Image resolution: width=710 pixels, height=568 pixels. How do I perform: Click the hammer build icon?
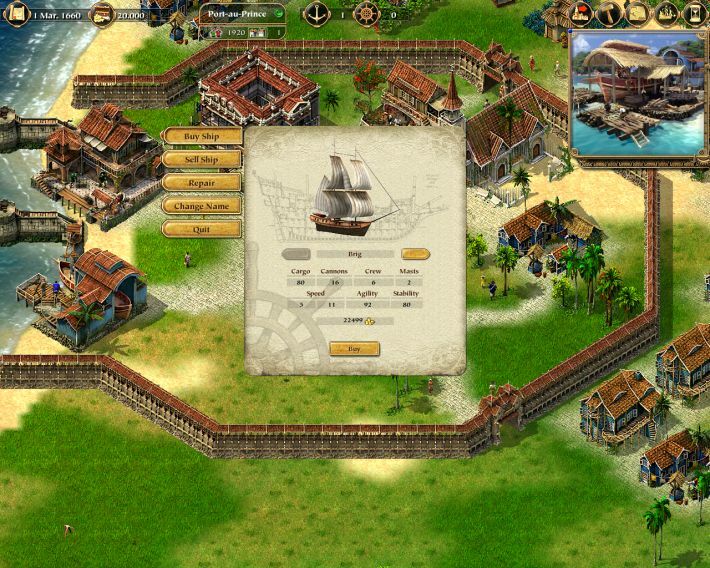(x=611, y=13)
